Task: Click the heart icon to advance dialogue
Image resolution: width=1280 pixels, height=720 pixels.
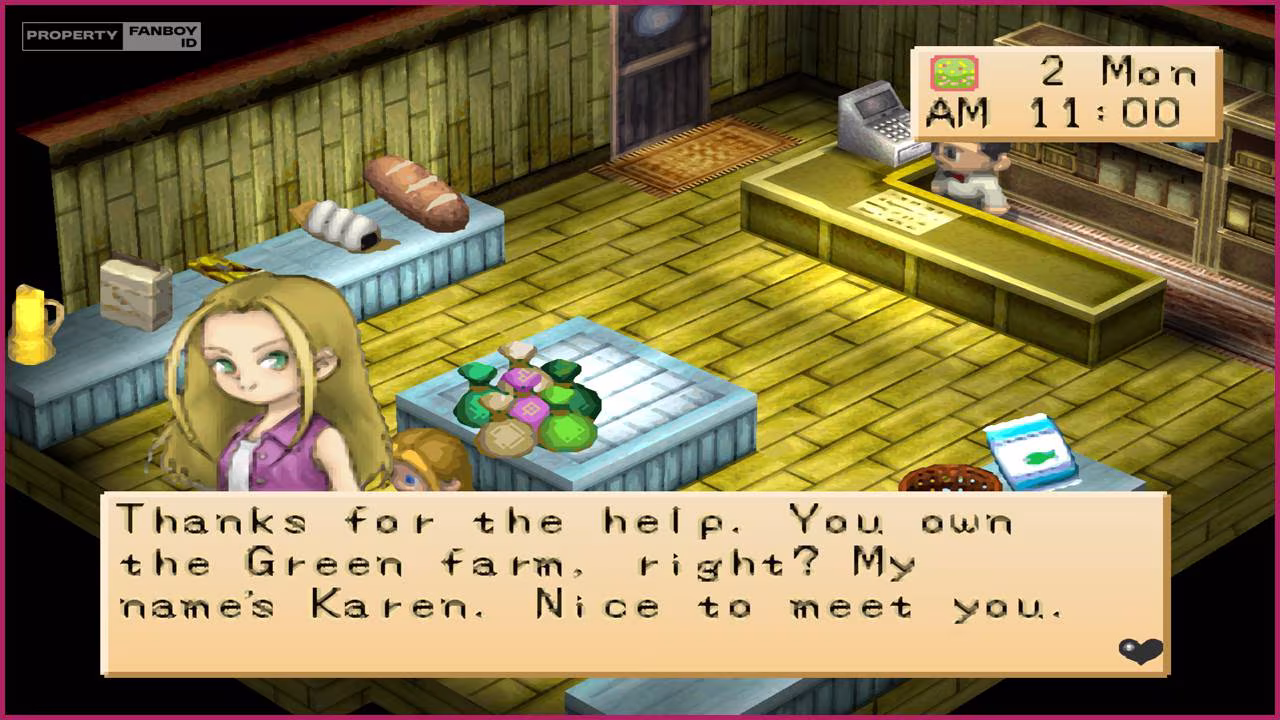Action: click(1140, 652)
